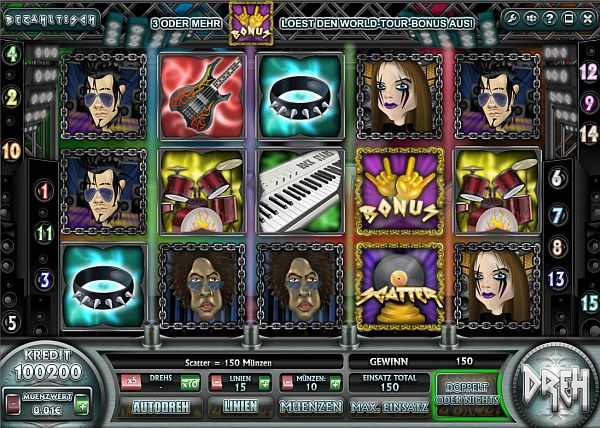Set auto spins with x5 button
The image size is (600, 428).
click(x=130, y=381)
